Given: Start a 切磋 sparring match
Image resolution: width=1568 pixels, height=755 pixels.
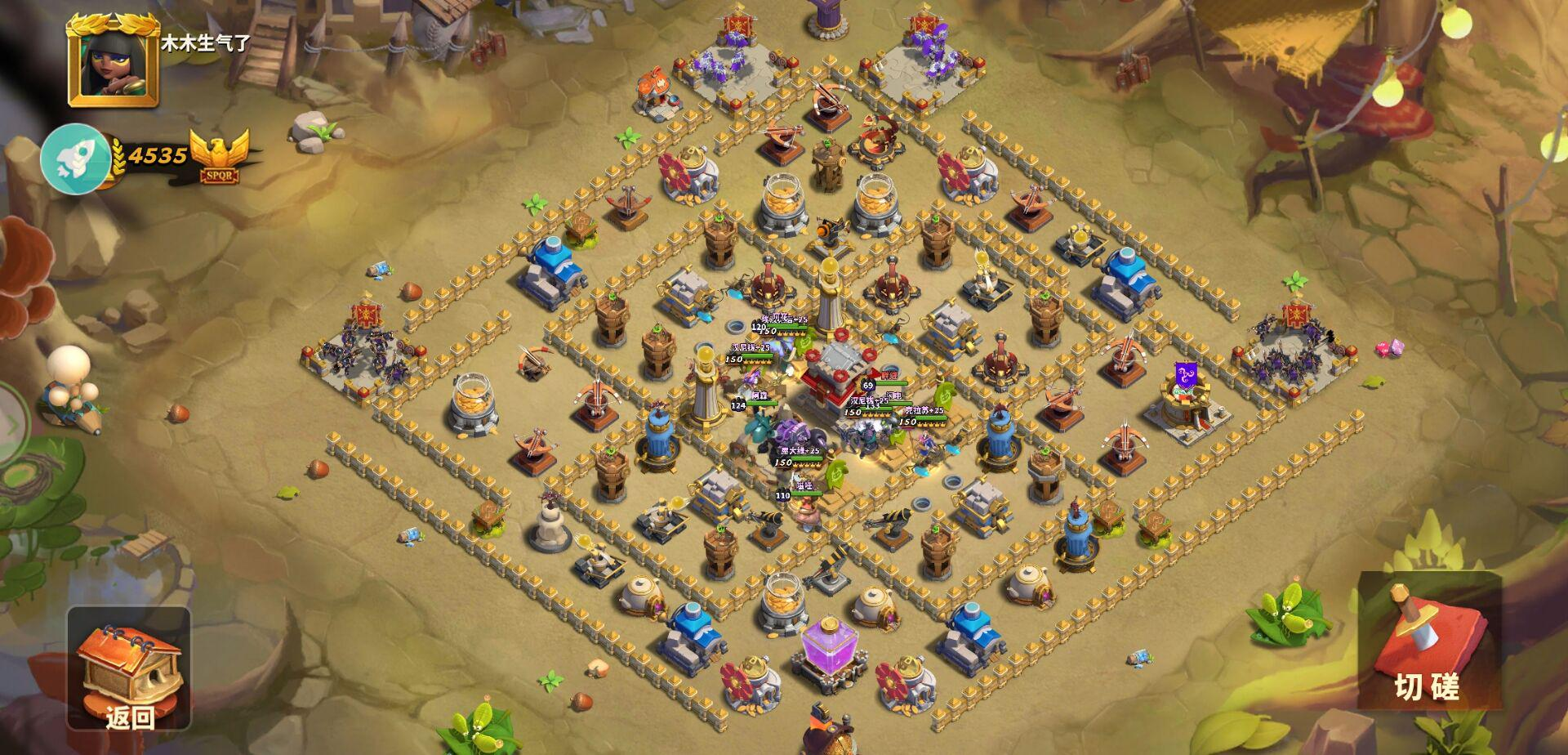Looking at the screenshot, I should tap(1428, 642).
